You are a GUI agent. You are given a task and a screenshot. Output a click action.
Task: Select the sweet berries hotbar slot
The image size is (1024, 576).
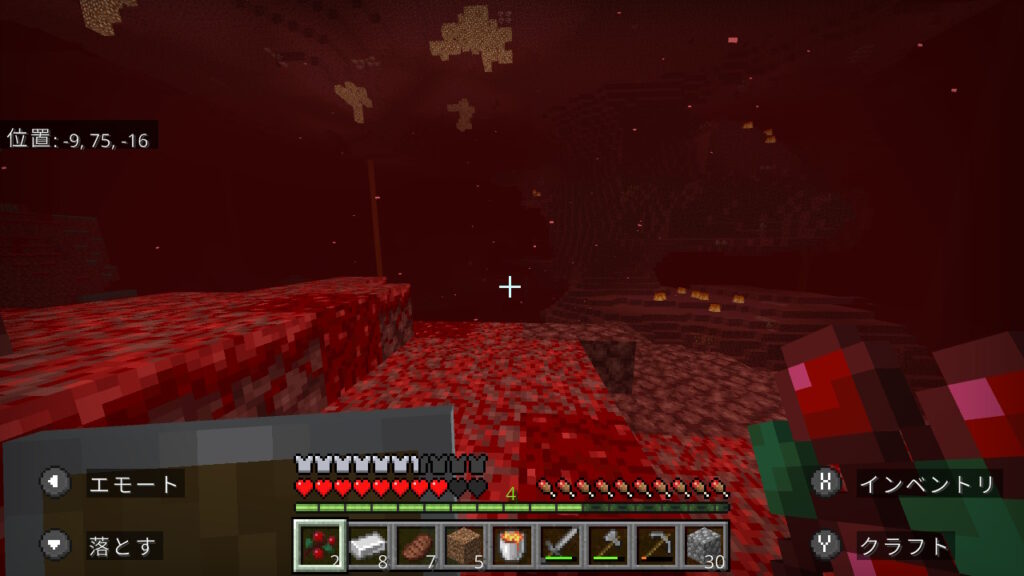click(x=320, y=545)
